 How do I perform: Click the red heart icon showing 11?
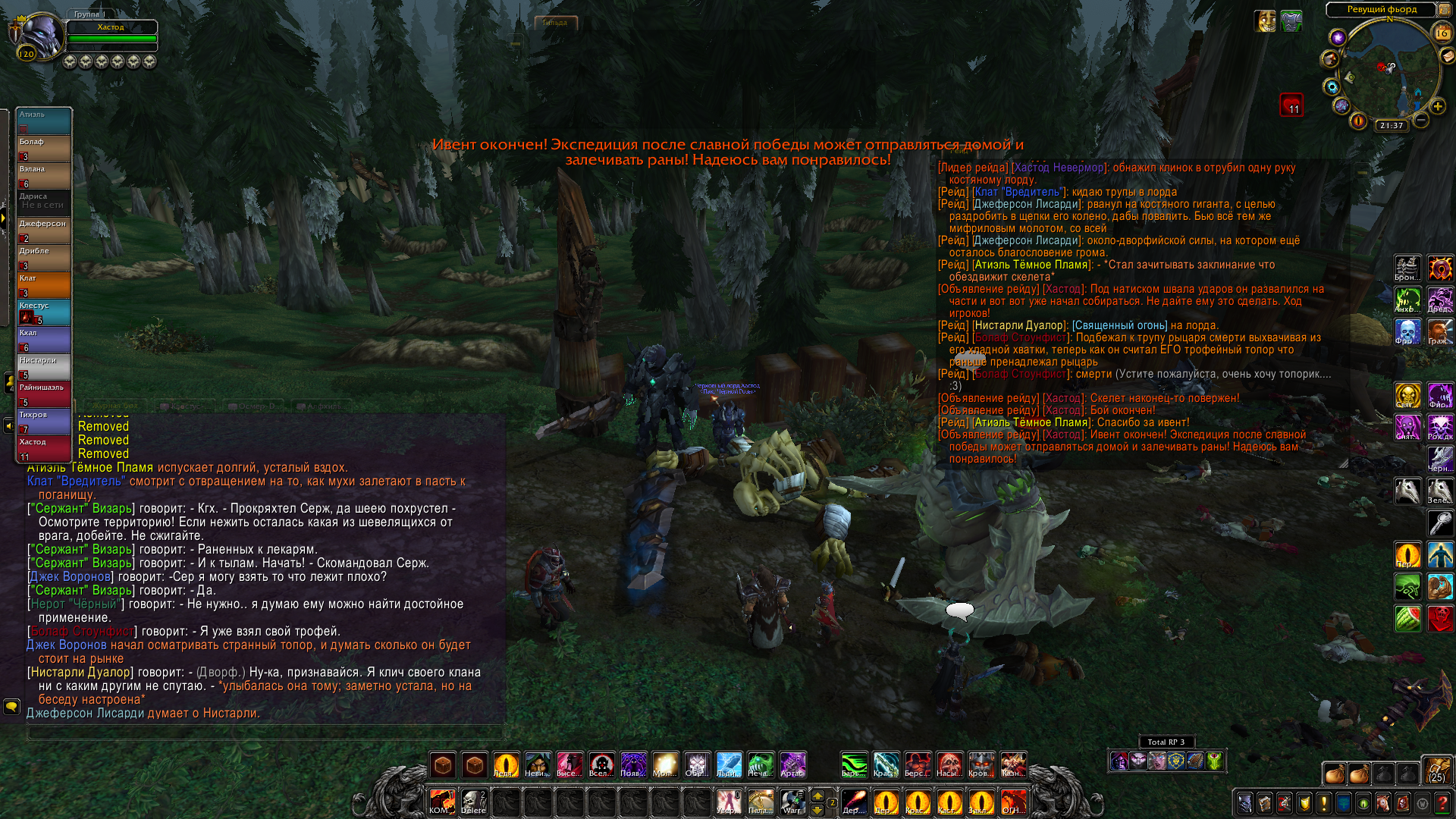click(x=1291, y=105)
